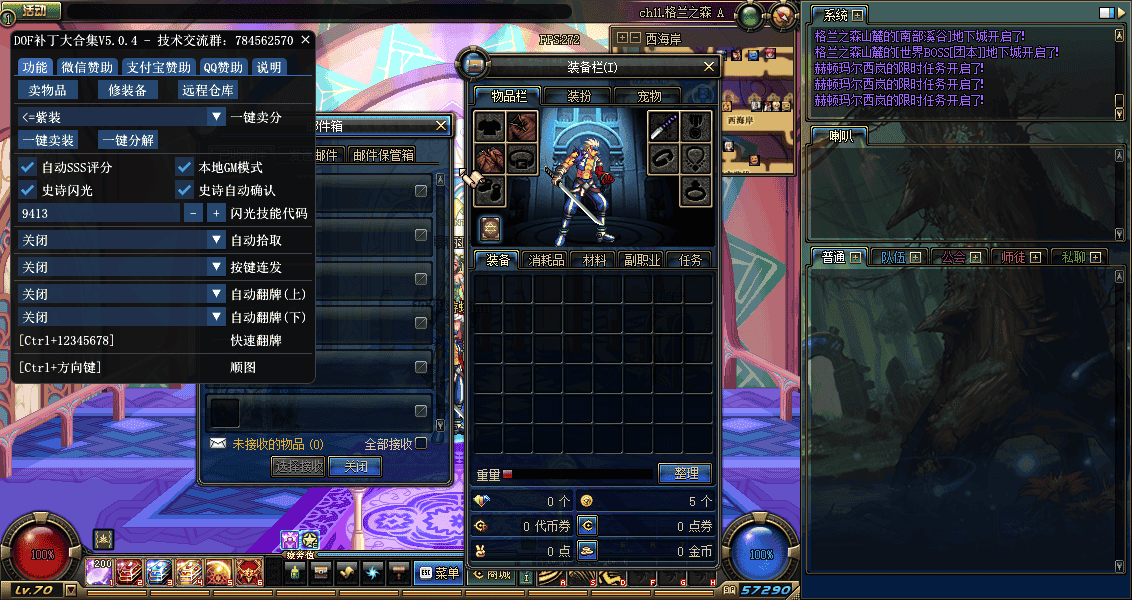Select the equipped sword weapon slot

(665, 127)
